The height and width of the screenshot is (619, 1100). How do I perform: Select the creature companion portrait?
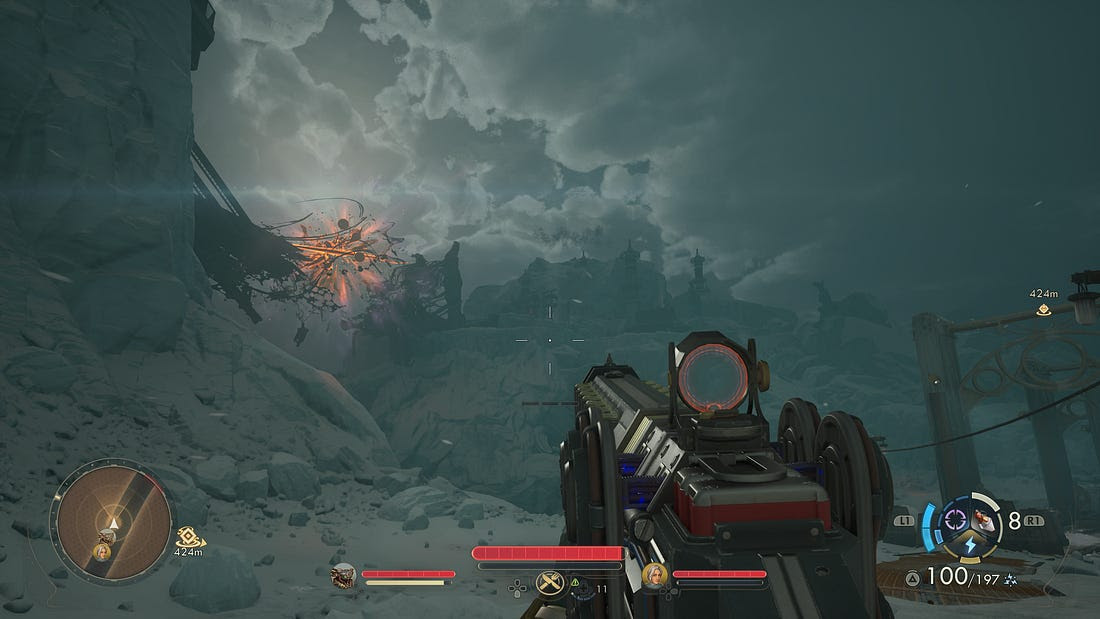coord(343,575)
